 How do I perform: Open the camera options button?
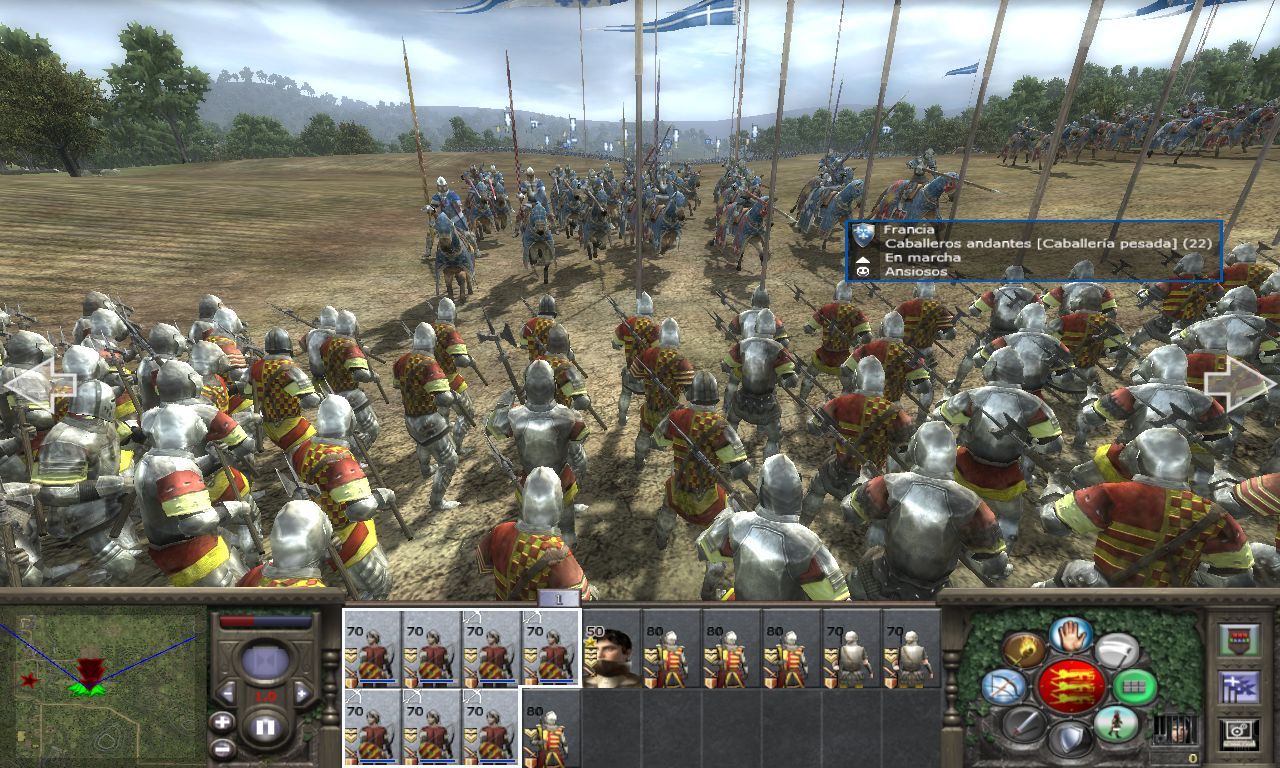[1239, 735]
